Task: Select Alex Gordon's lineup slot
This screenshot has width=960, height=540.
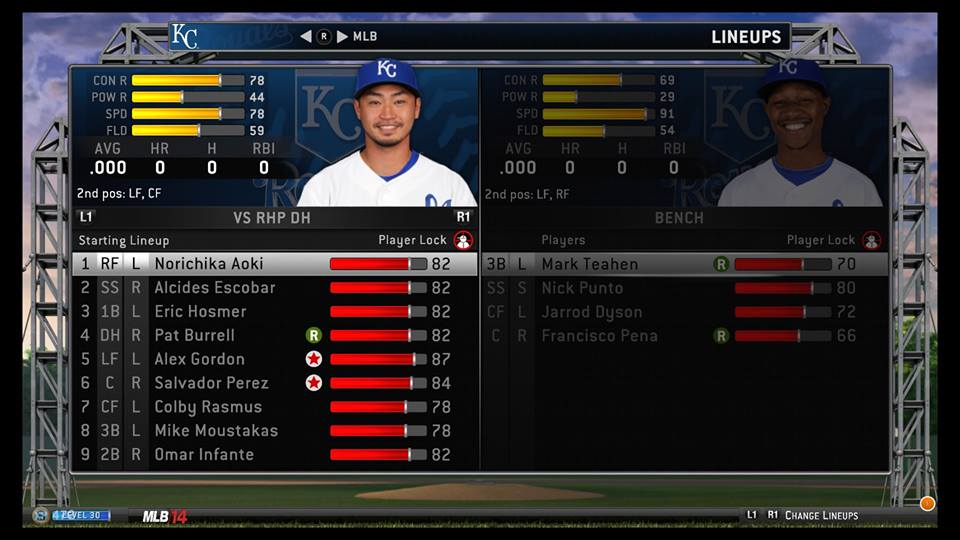Action: (199, 360)
